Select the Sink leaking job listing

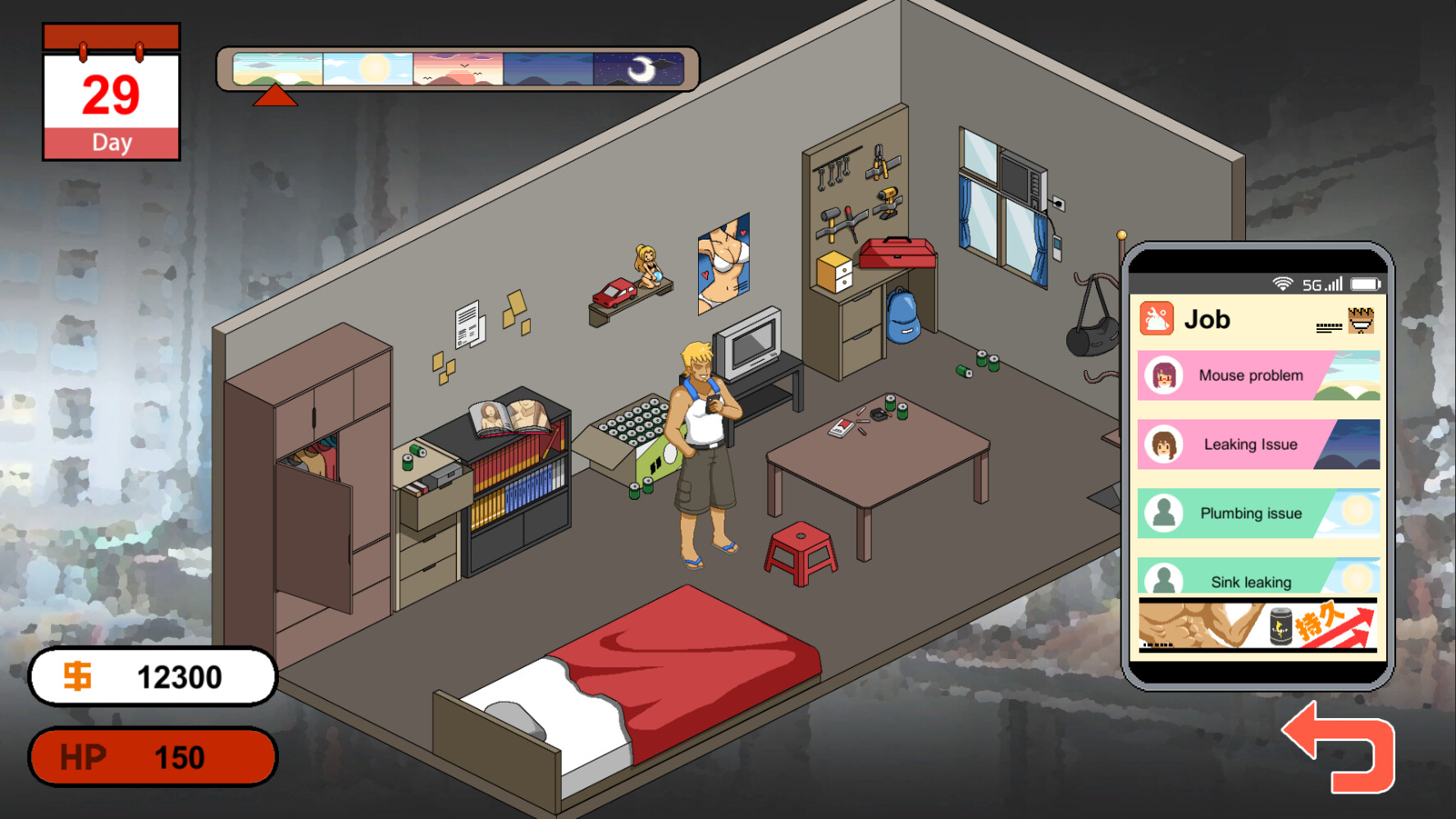(x=1255, y=581)
